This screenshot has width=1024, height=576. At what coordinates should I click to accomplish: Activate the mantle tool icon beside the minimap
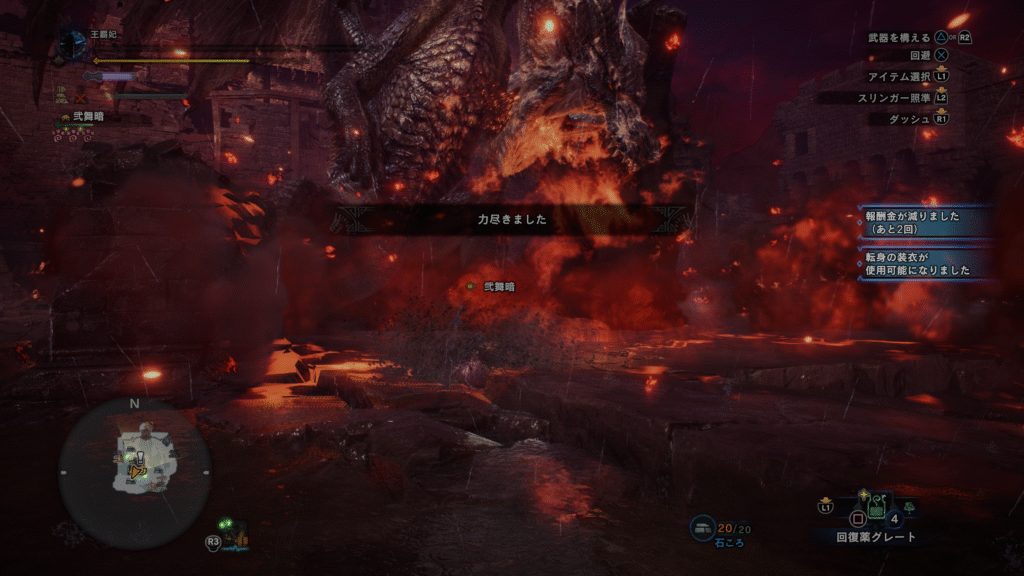pos(236,535)
